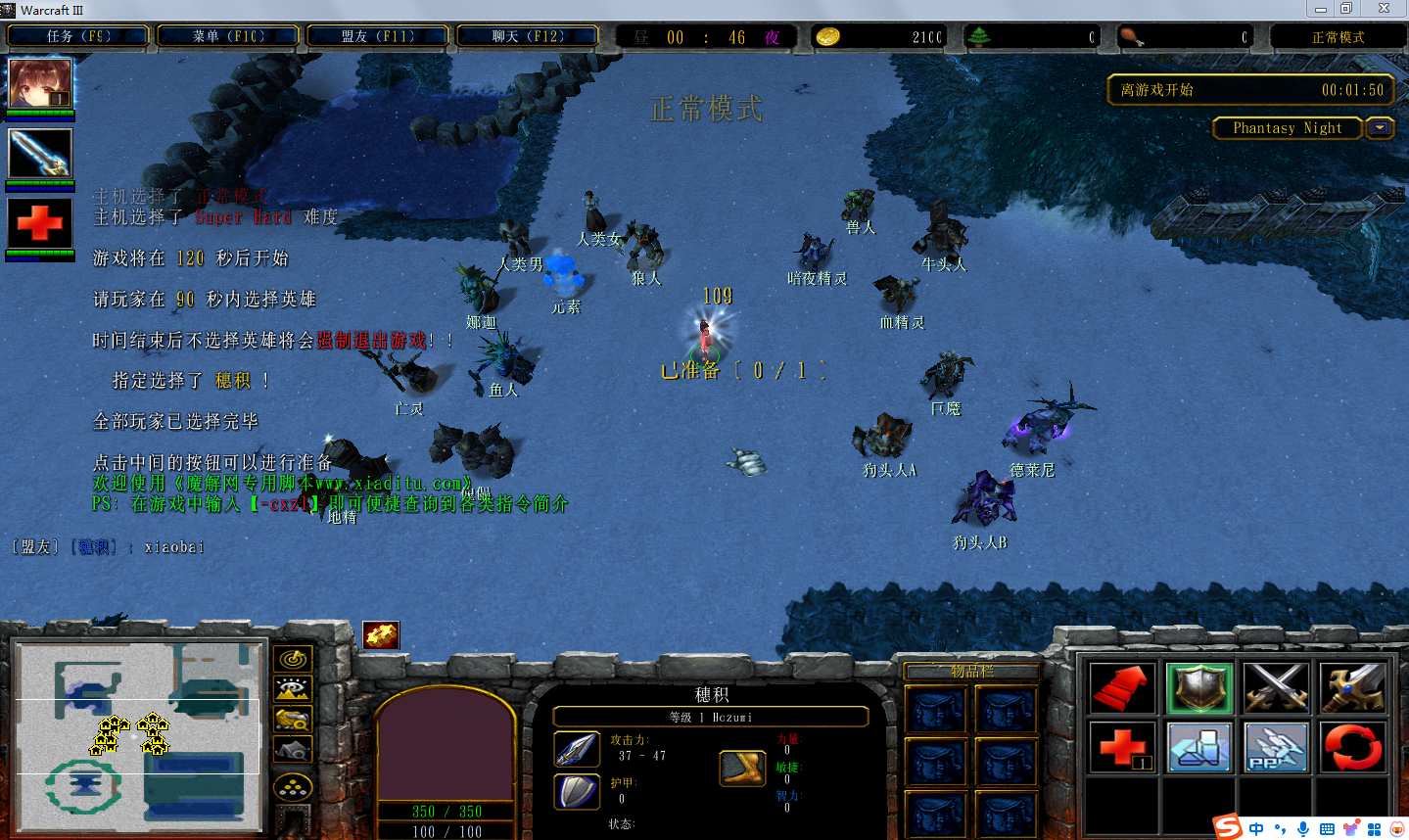The height and width of the screenshot is (840, 1409).
Task: Activate the minimap signal ping button
Action: 293,660
